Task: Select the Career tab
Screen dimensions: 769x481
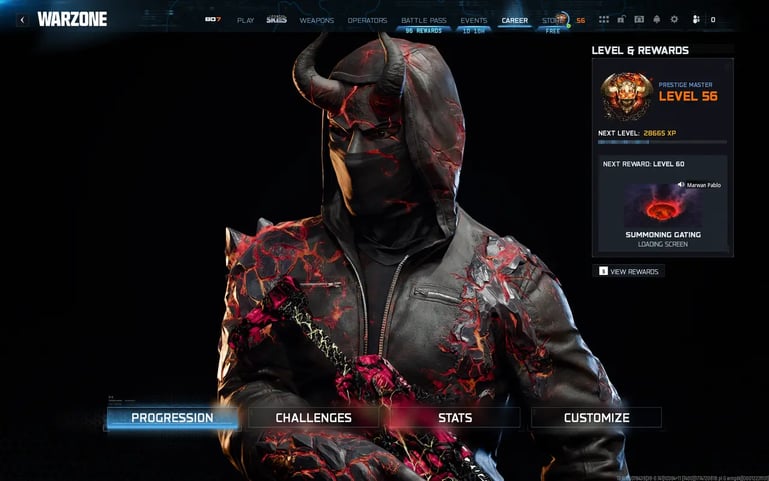Action: click(515, 20)
